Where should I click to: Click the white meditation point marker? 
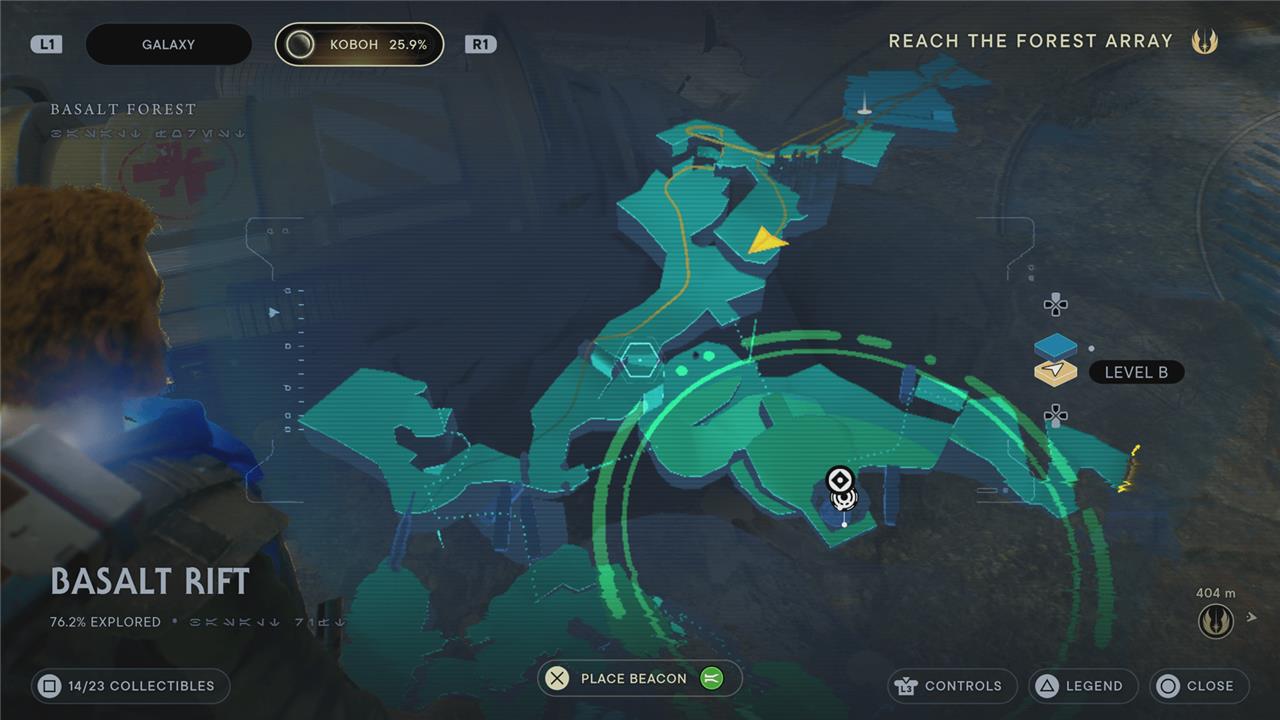[x=841, y=483]
